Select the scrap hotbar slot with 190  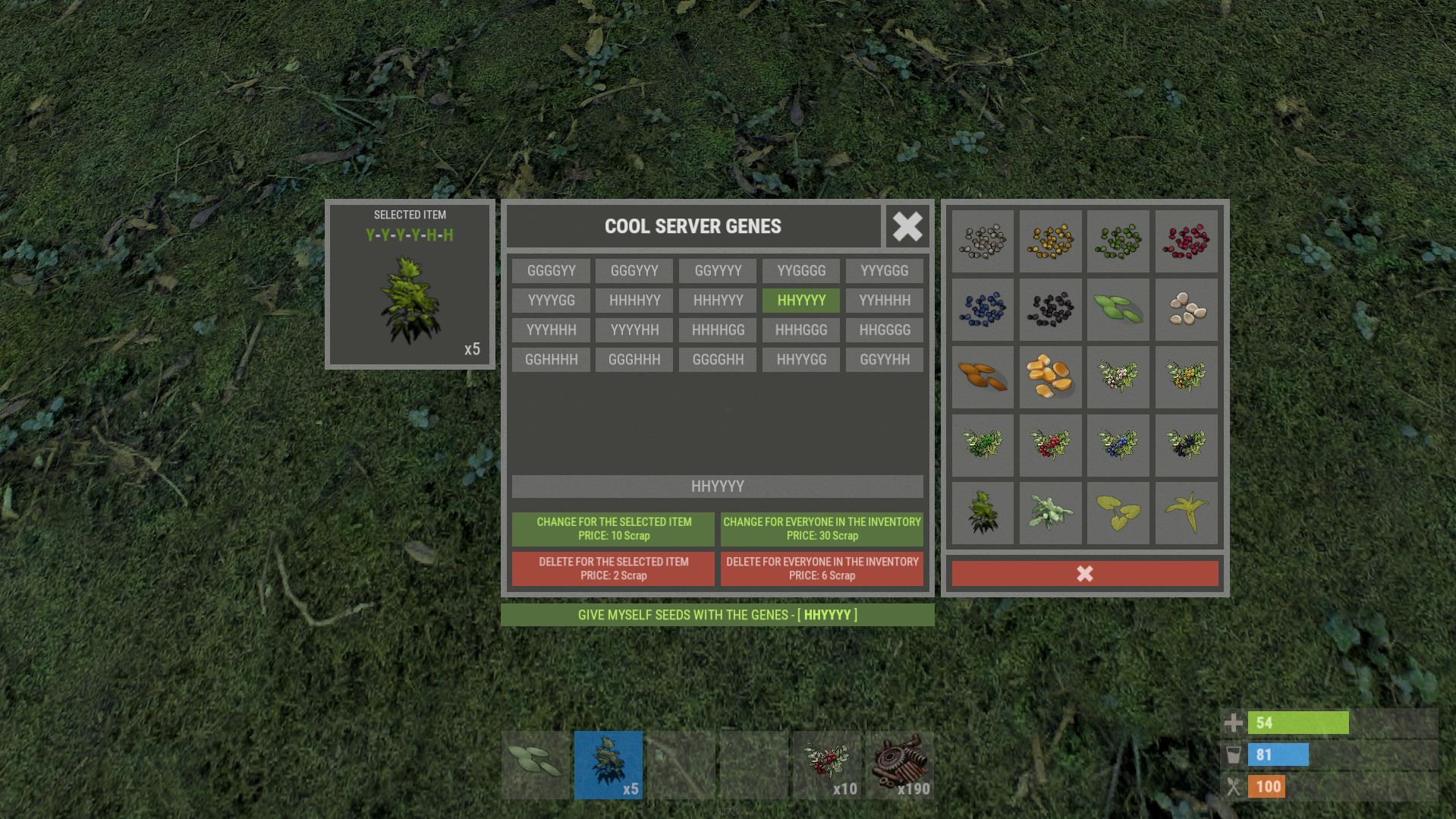900,765
